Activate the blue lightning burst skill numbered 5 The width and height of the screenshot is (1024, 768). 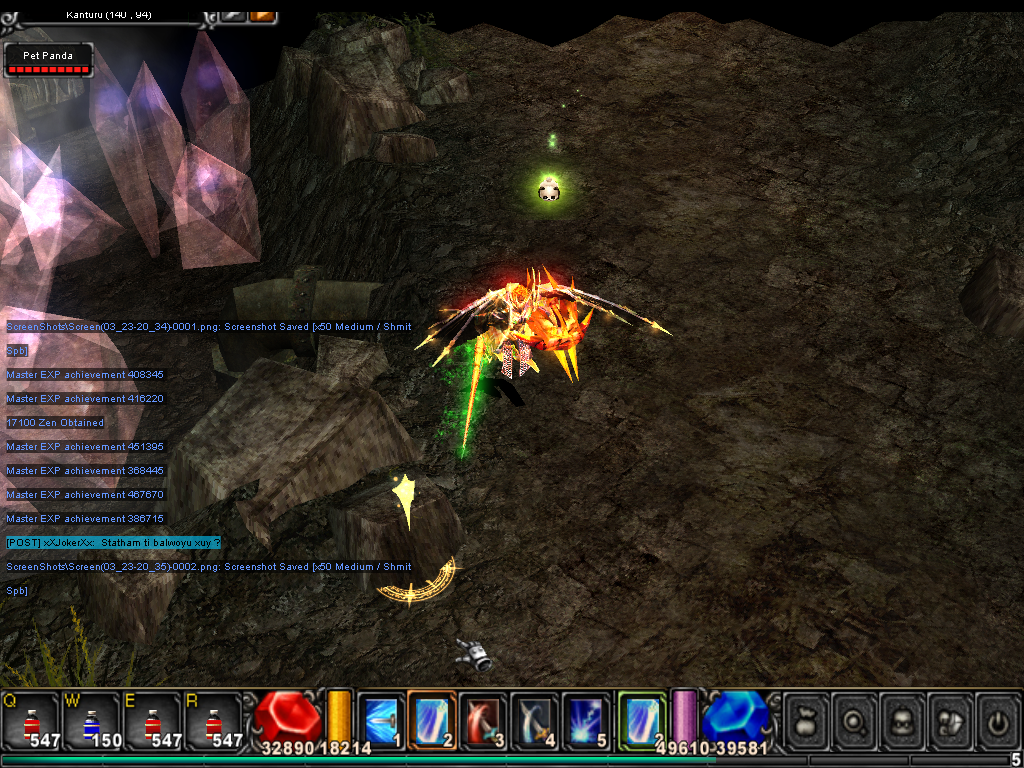(586, 720)
